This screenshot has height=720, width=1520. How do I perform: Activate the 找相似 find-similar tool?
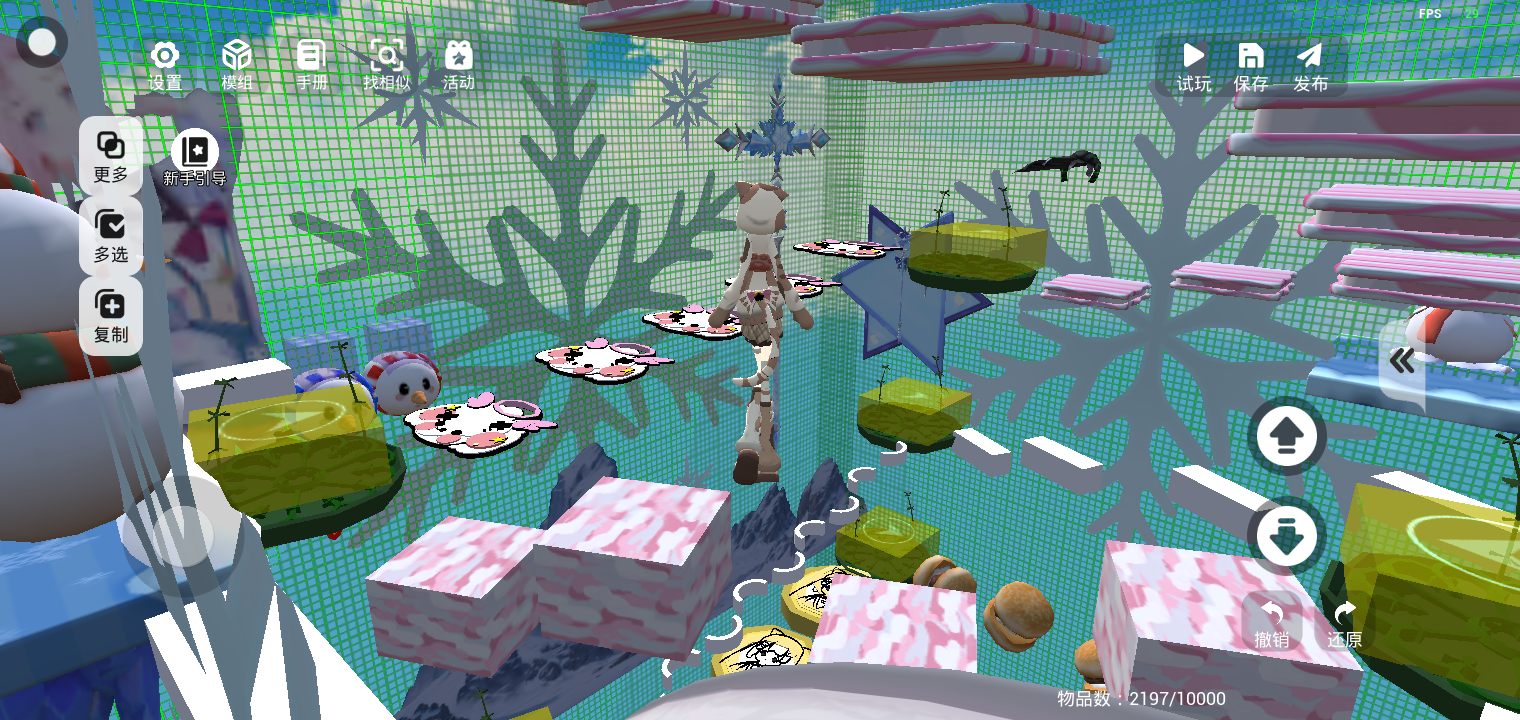click(387, 65)
